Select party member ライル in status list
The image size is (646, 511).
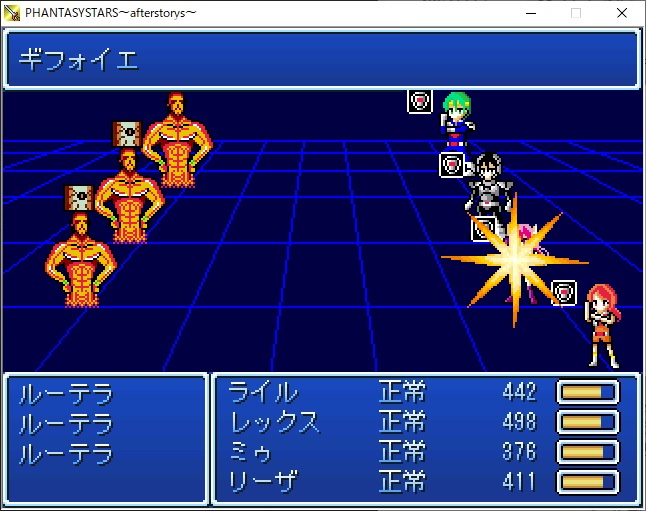pyautogui.click(x=264, y=392)
